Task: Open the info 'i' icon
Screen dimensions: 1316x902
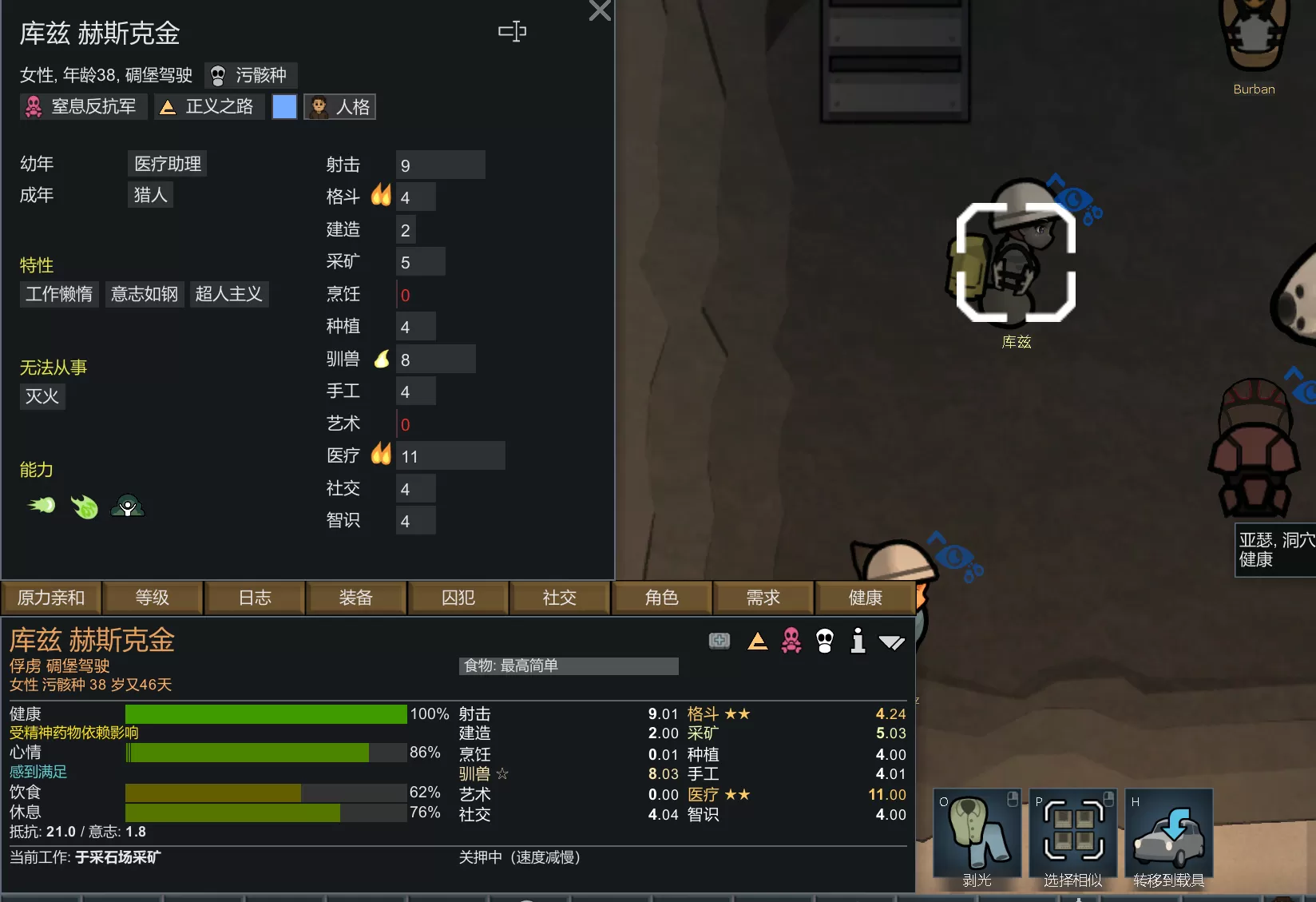Action: pos(858,641)
